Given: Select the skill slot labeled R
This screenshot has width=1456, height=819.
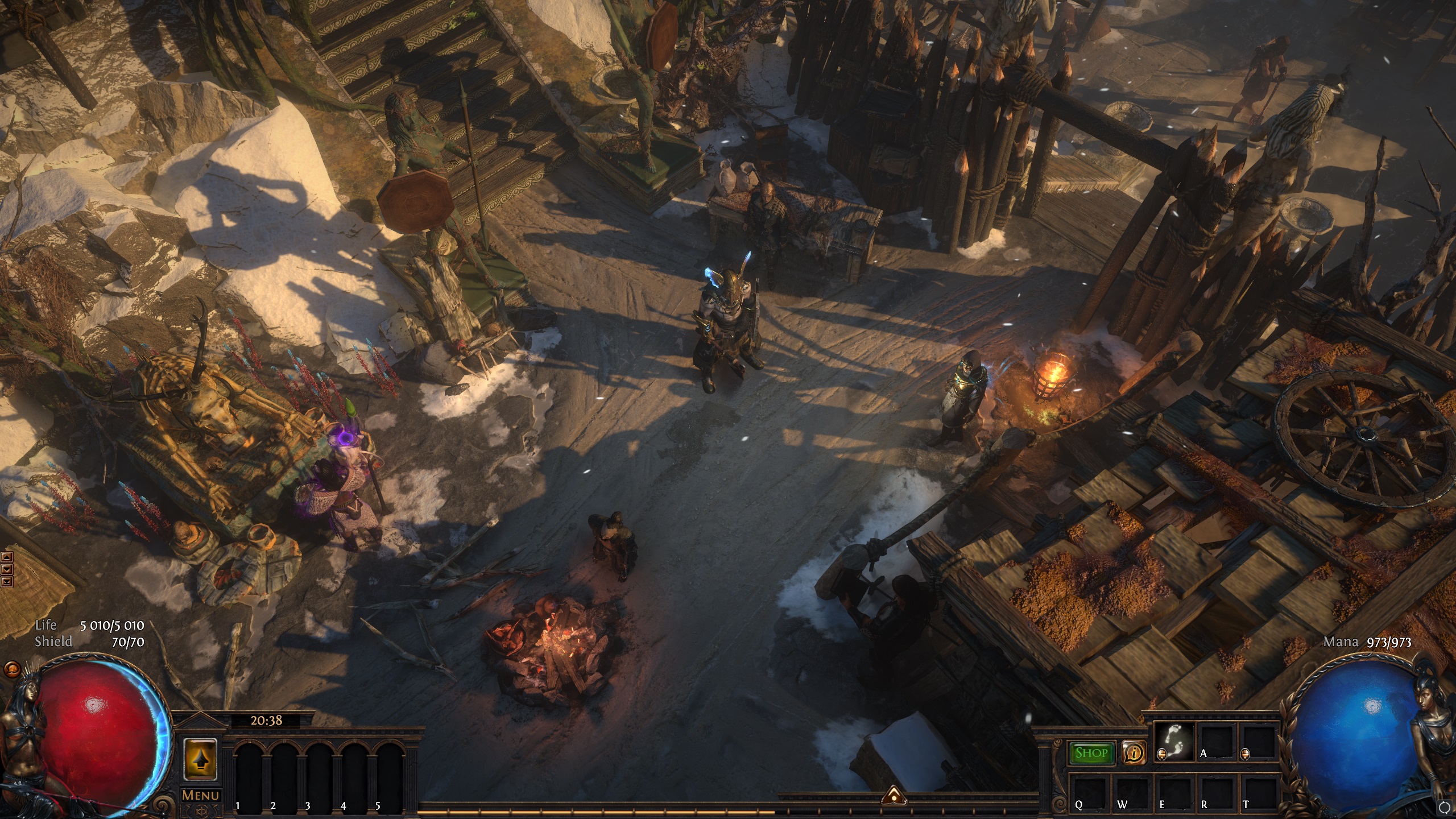Looking at the screenshot, I should point(1213,793).
